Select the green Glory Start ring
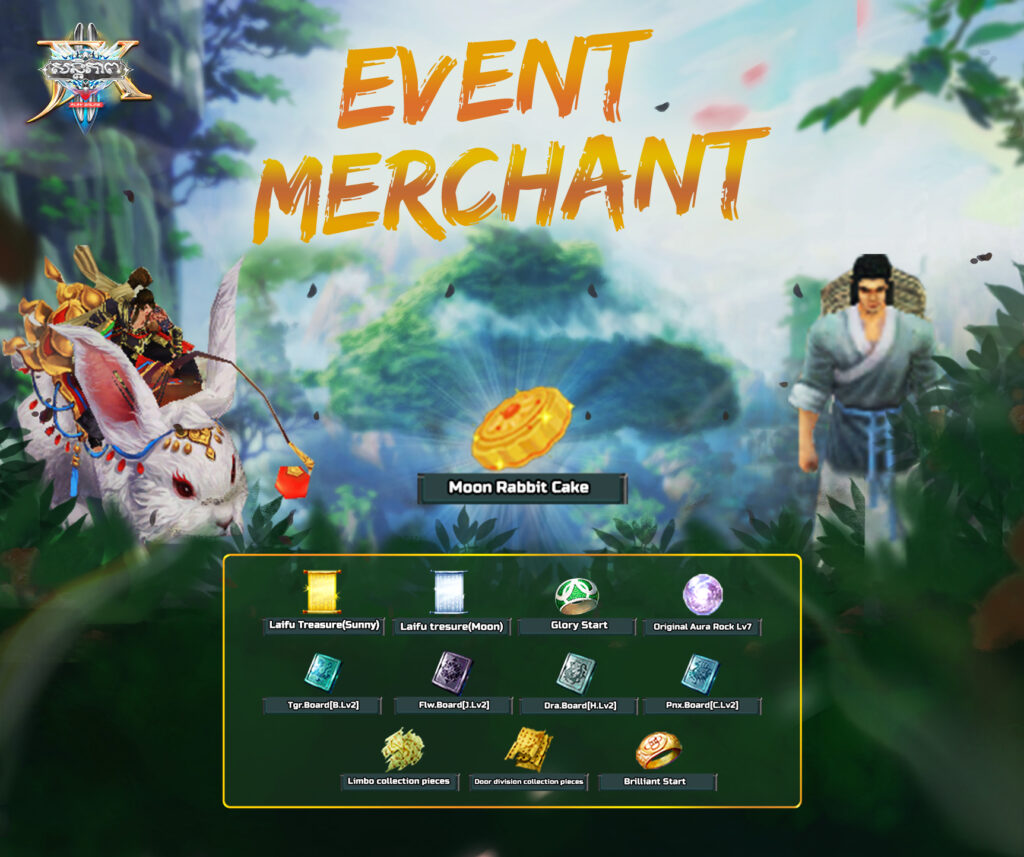Image resolution: width=1024 pixels, height=857 pixels. click(577, 596)
